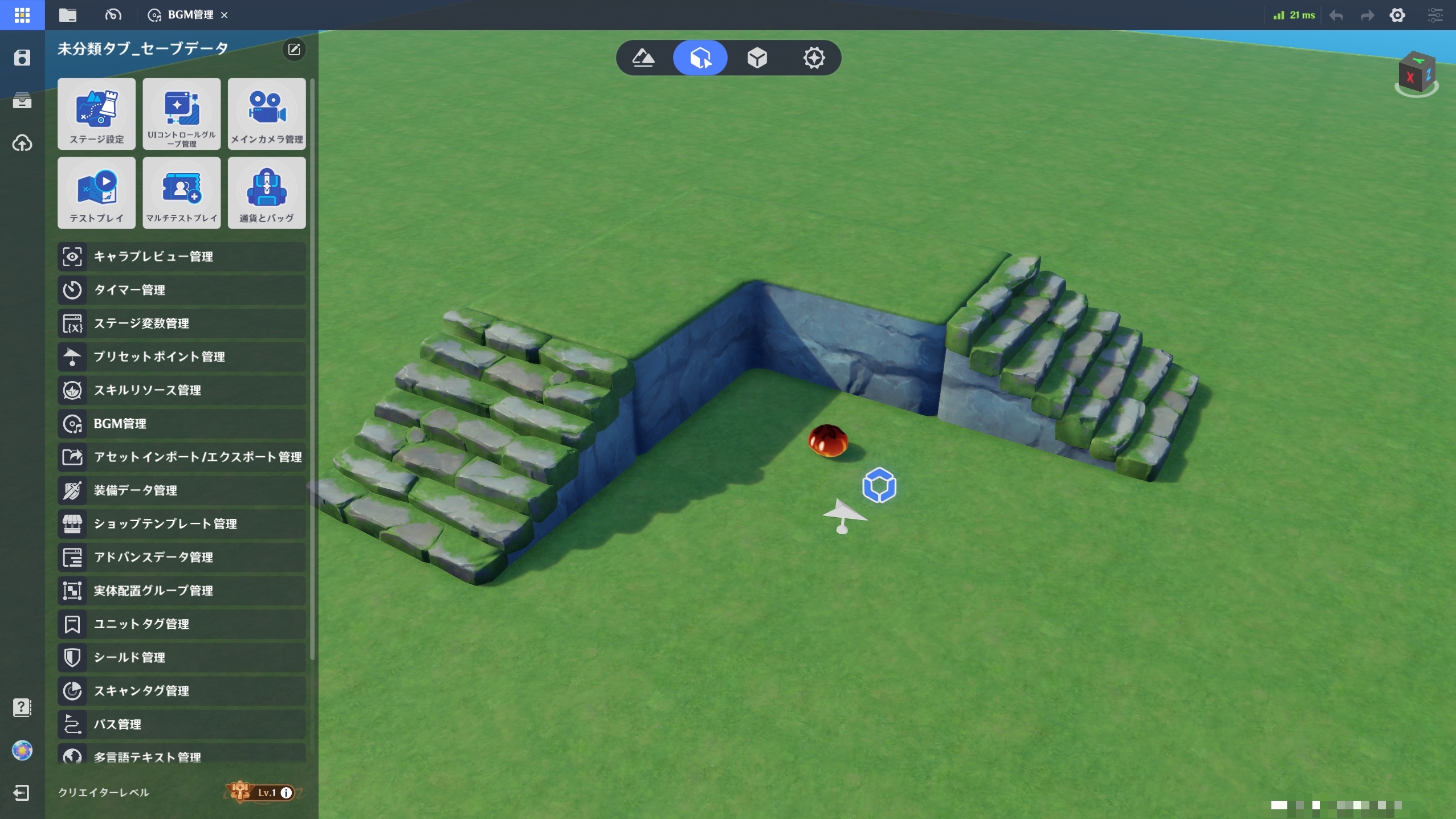Launch マルチテストプレイ
1456x819 pixels.
[x=181, y=193]
